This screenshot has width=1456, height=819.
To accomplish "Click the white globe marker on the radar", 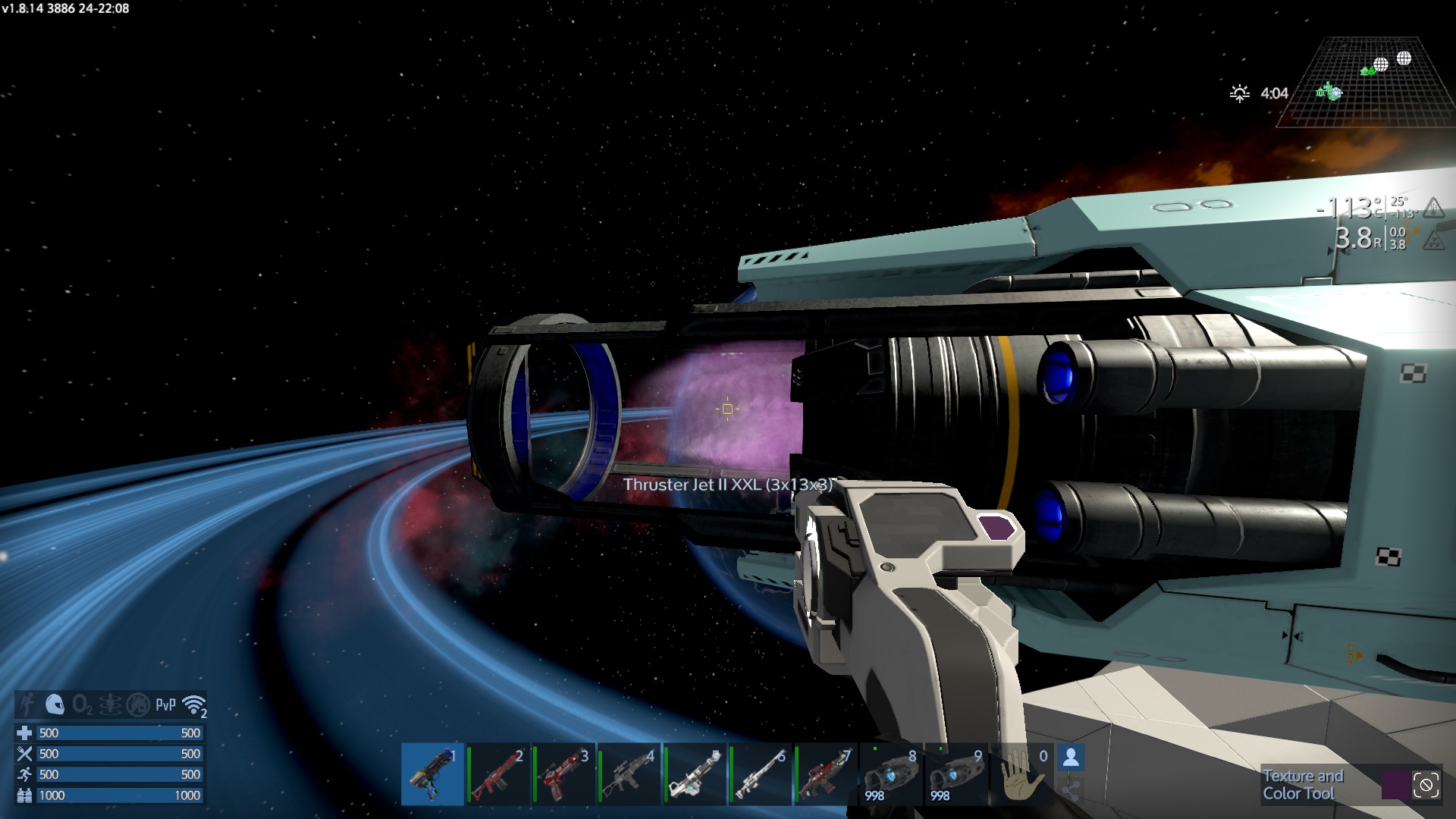I will click(x=1404, y=58).
